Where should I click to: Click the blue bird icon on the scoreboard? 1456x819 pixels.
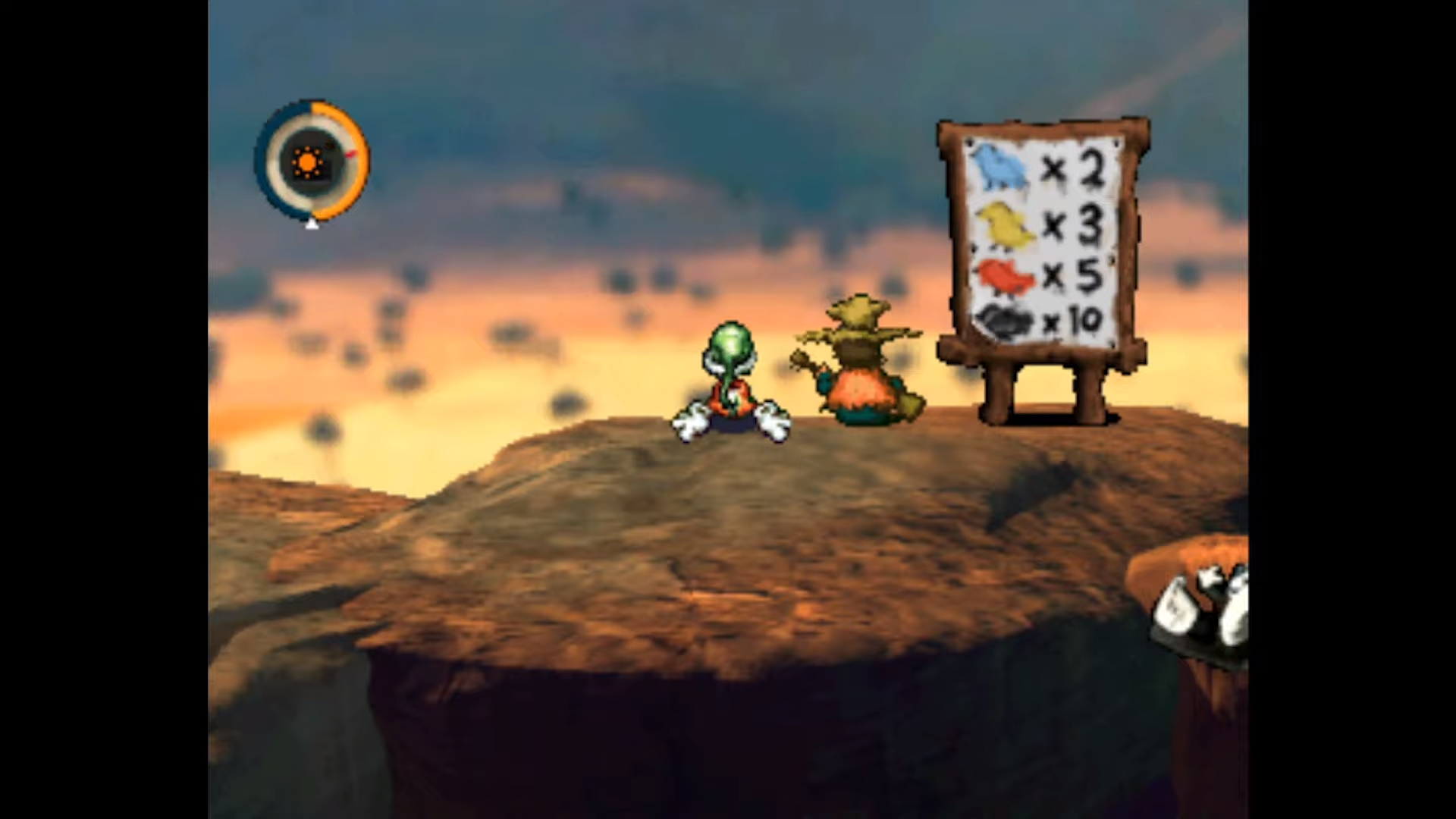tap(1003, 166)
